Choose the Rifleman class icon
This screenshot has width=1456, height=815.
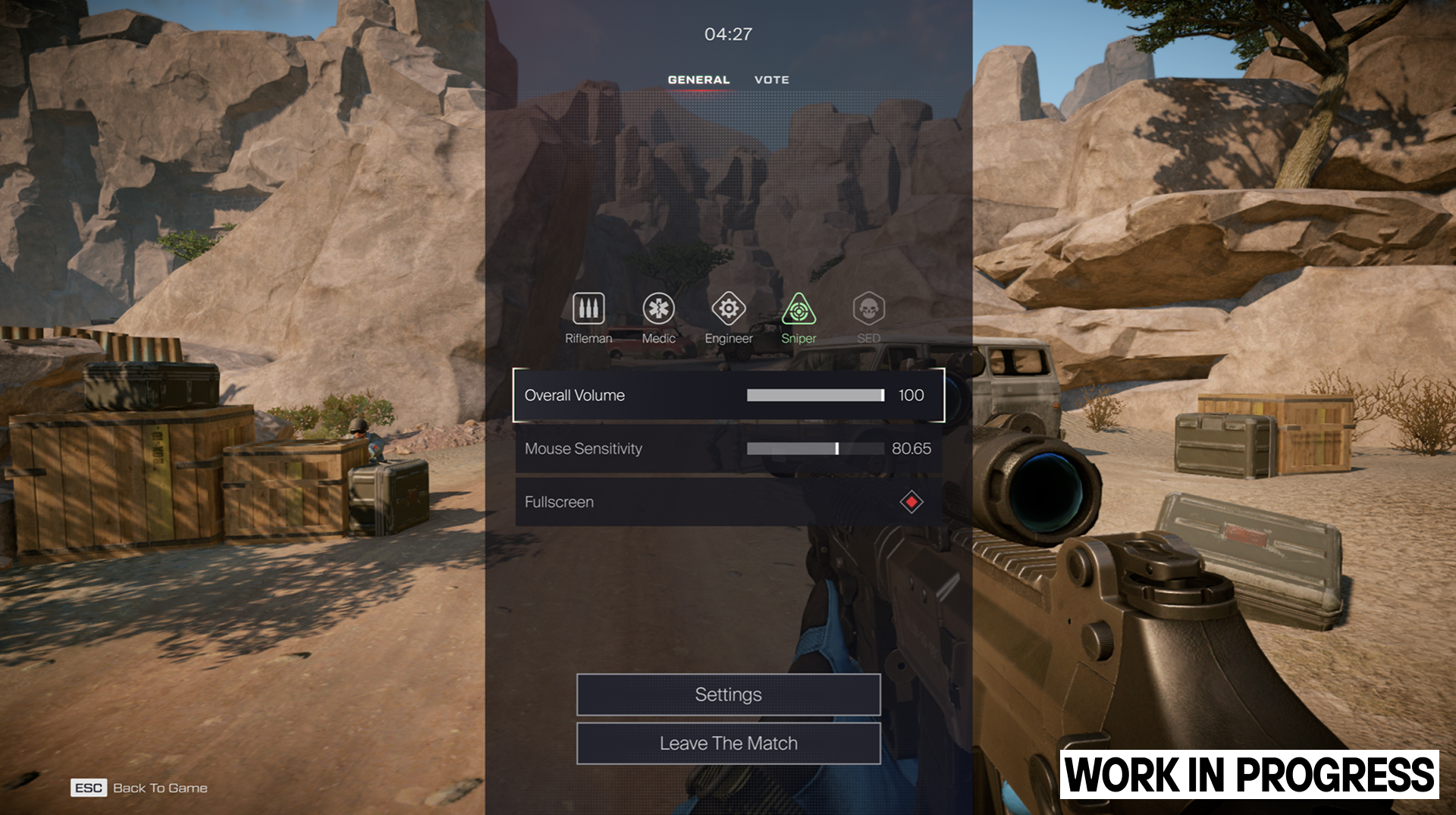(x=588, y=309)
